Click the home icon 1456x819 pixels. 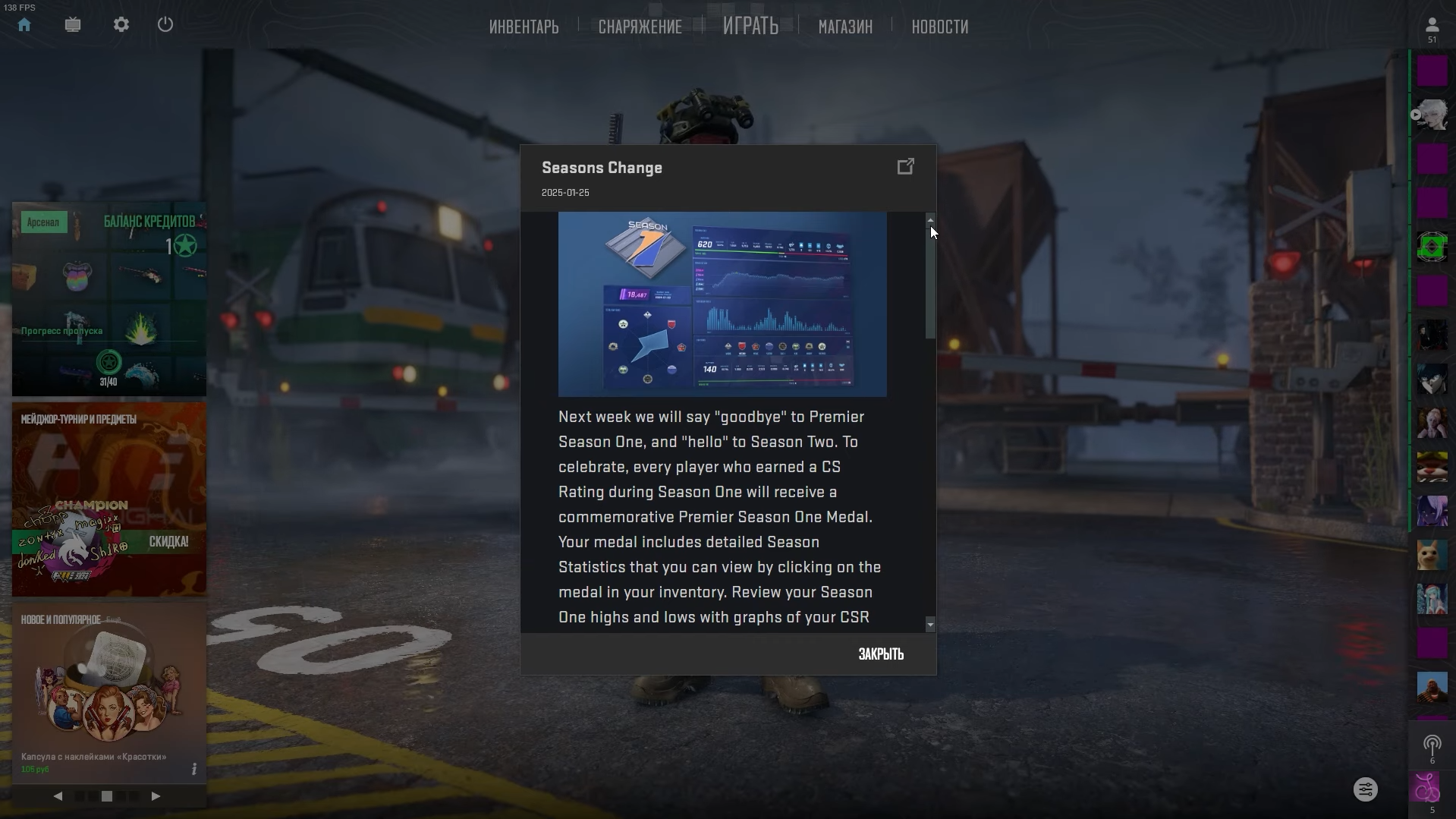point(24,25)
